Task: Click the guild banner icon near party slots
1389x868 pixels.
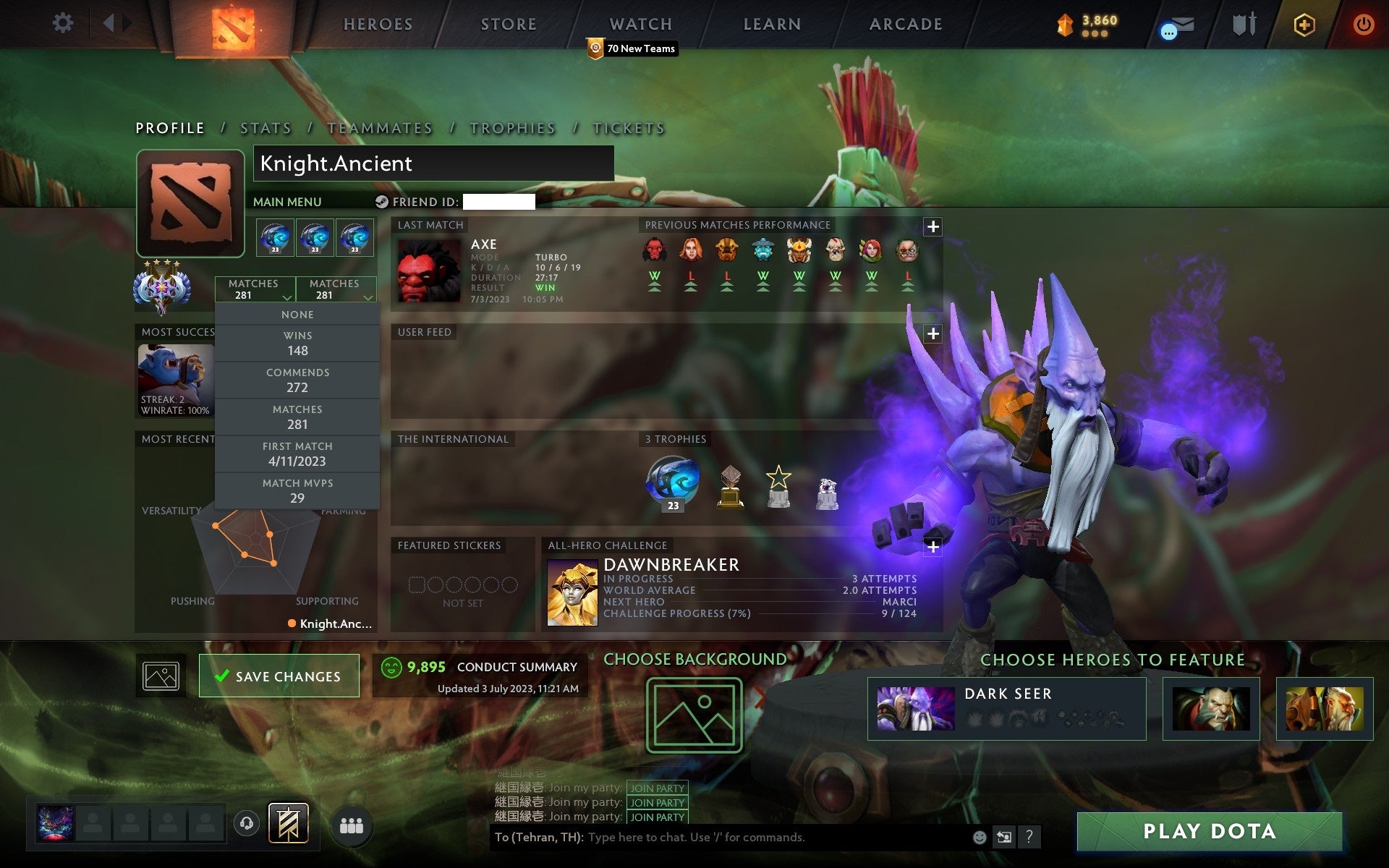Action: (288, 822)
